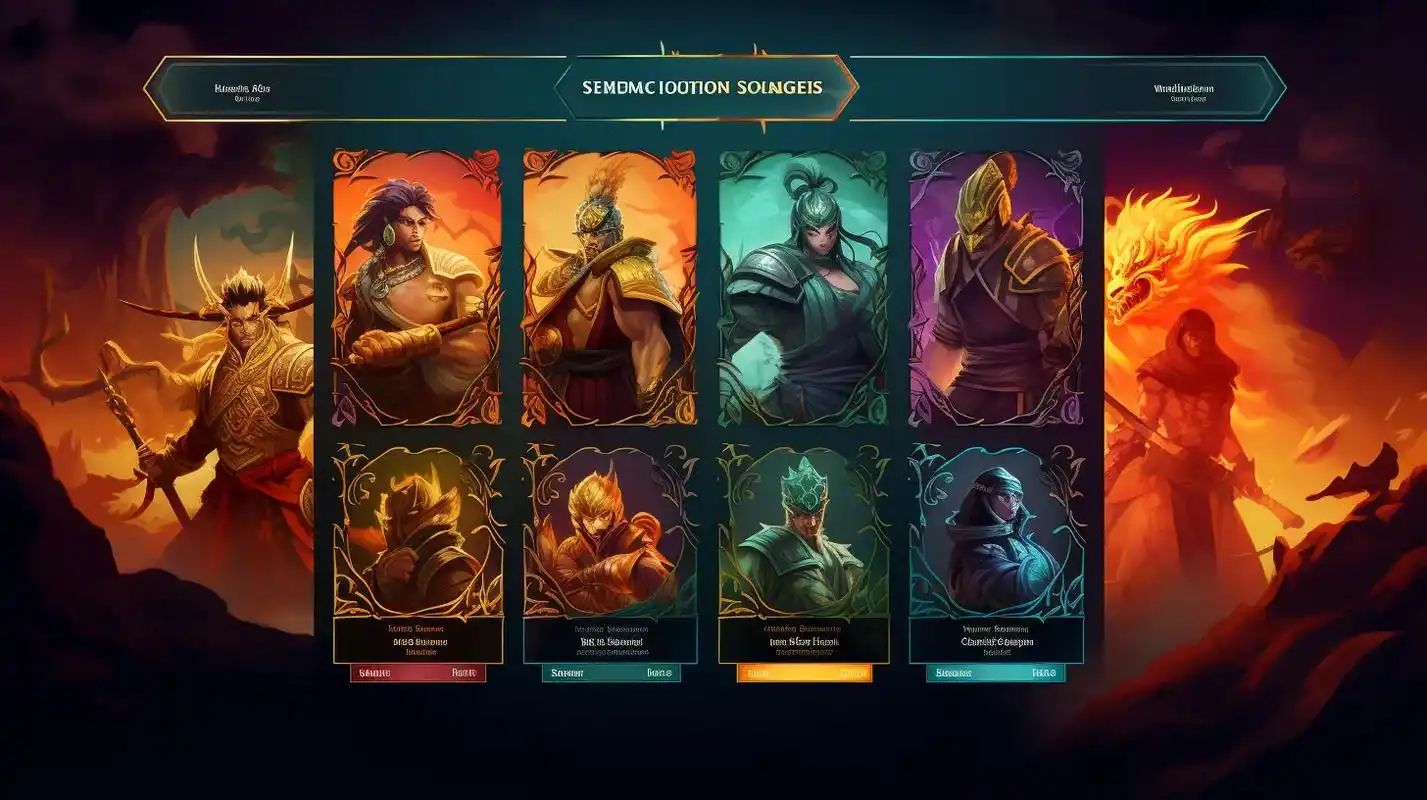Choose the gold-armored plumed helmet warrior card
Viewport: 1427px width, 800px height.
609,287
